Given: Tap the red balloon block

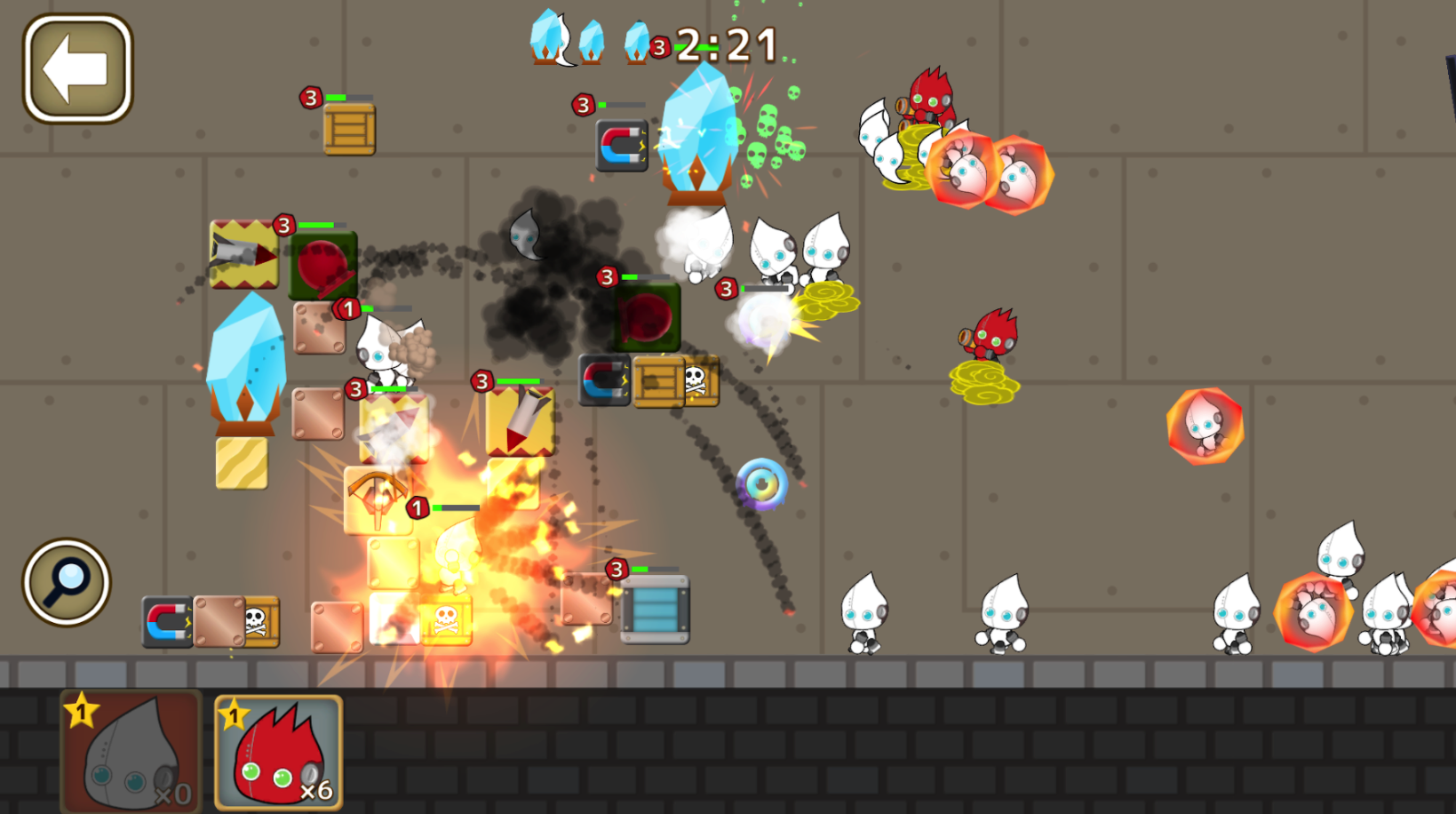Looking at the screenshot, I should point(322,264).
